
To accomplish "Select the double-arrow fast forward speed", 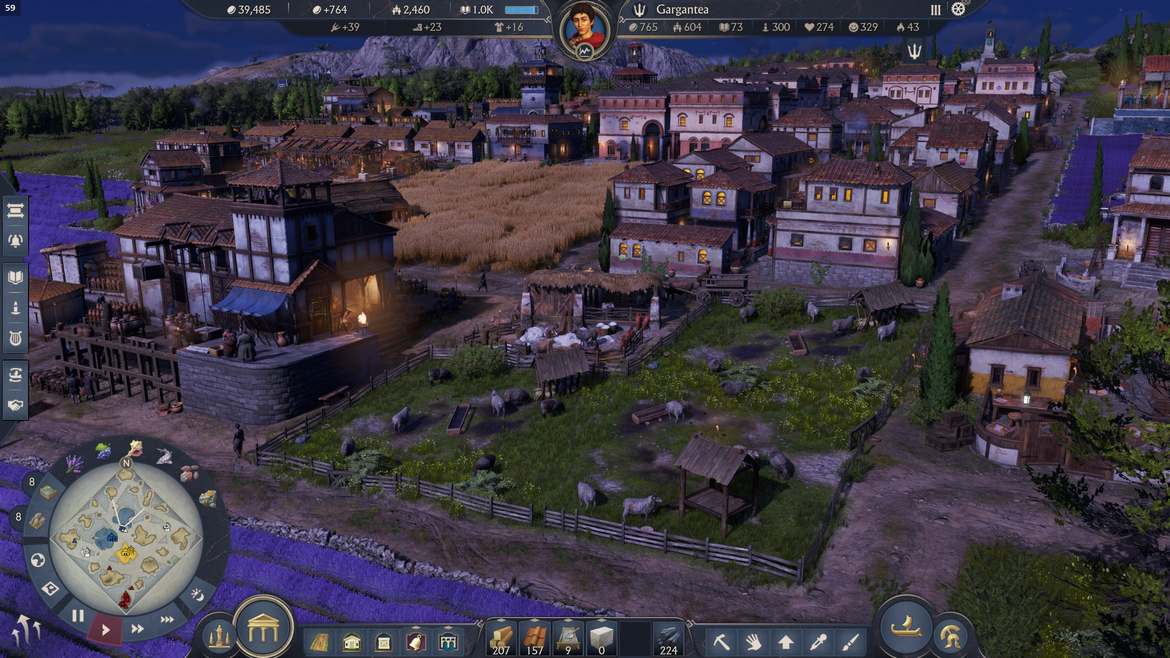I will tap(138, 629).
